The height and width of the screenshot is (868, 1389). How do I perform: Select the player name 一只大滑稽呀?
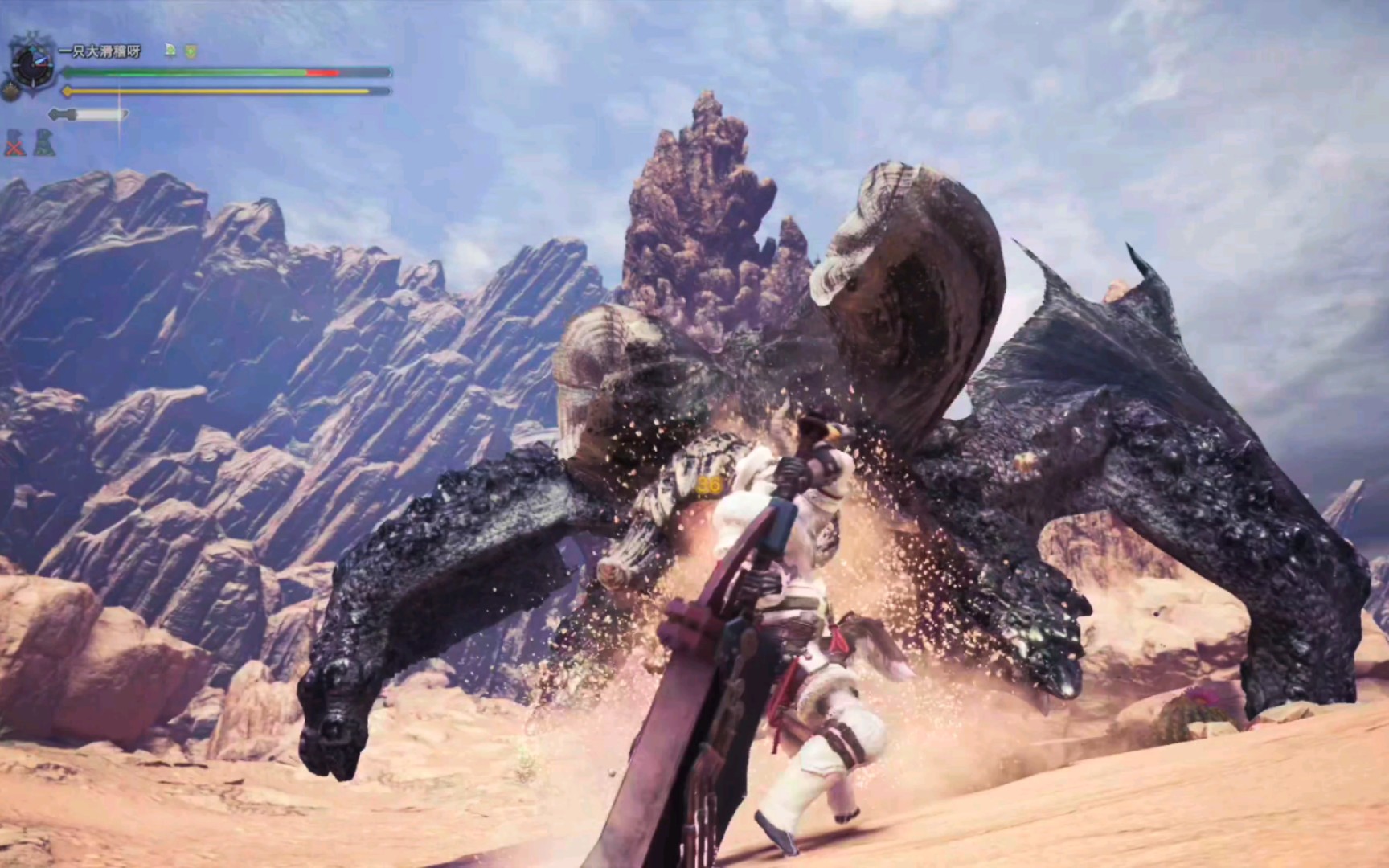point(100,51)
